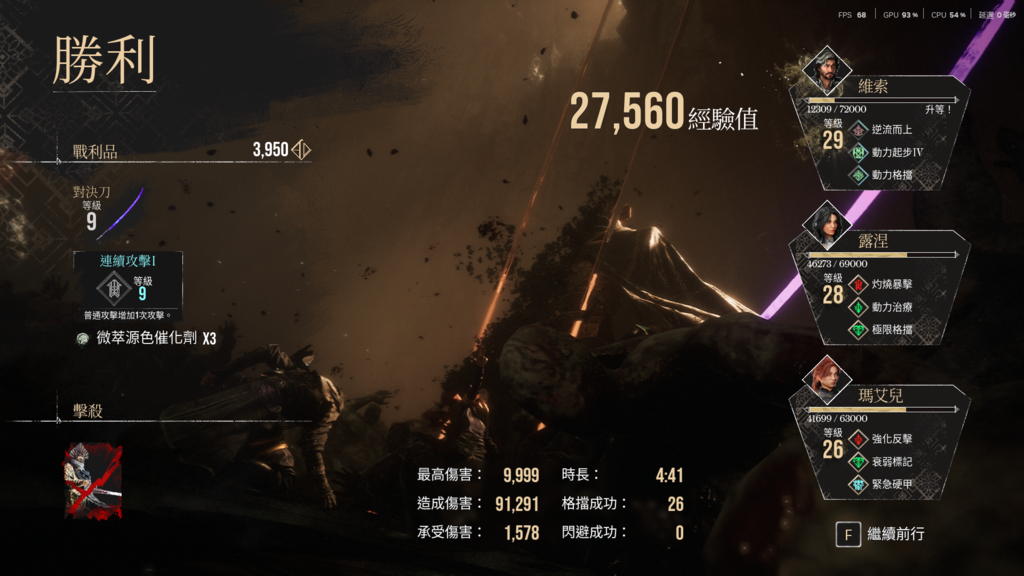
Task: Click the 緊急硬甲 skill icon
Action: pyautogui.click(x=859, y=485)
